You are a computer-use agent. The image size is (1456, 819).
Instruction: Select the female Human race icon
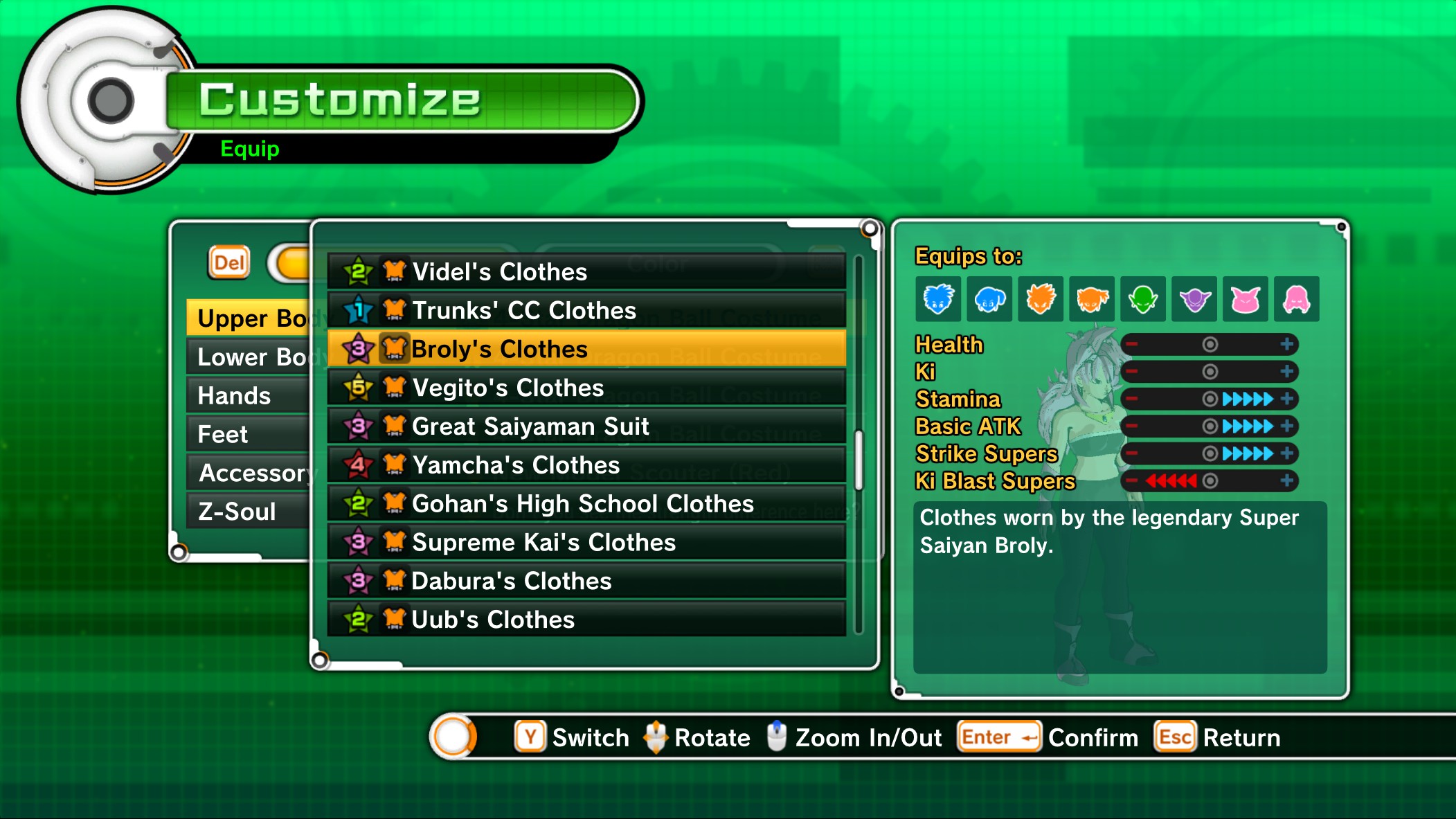pyautogui.click(x=991, y=300)
